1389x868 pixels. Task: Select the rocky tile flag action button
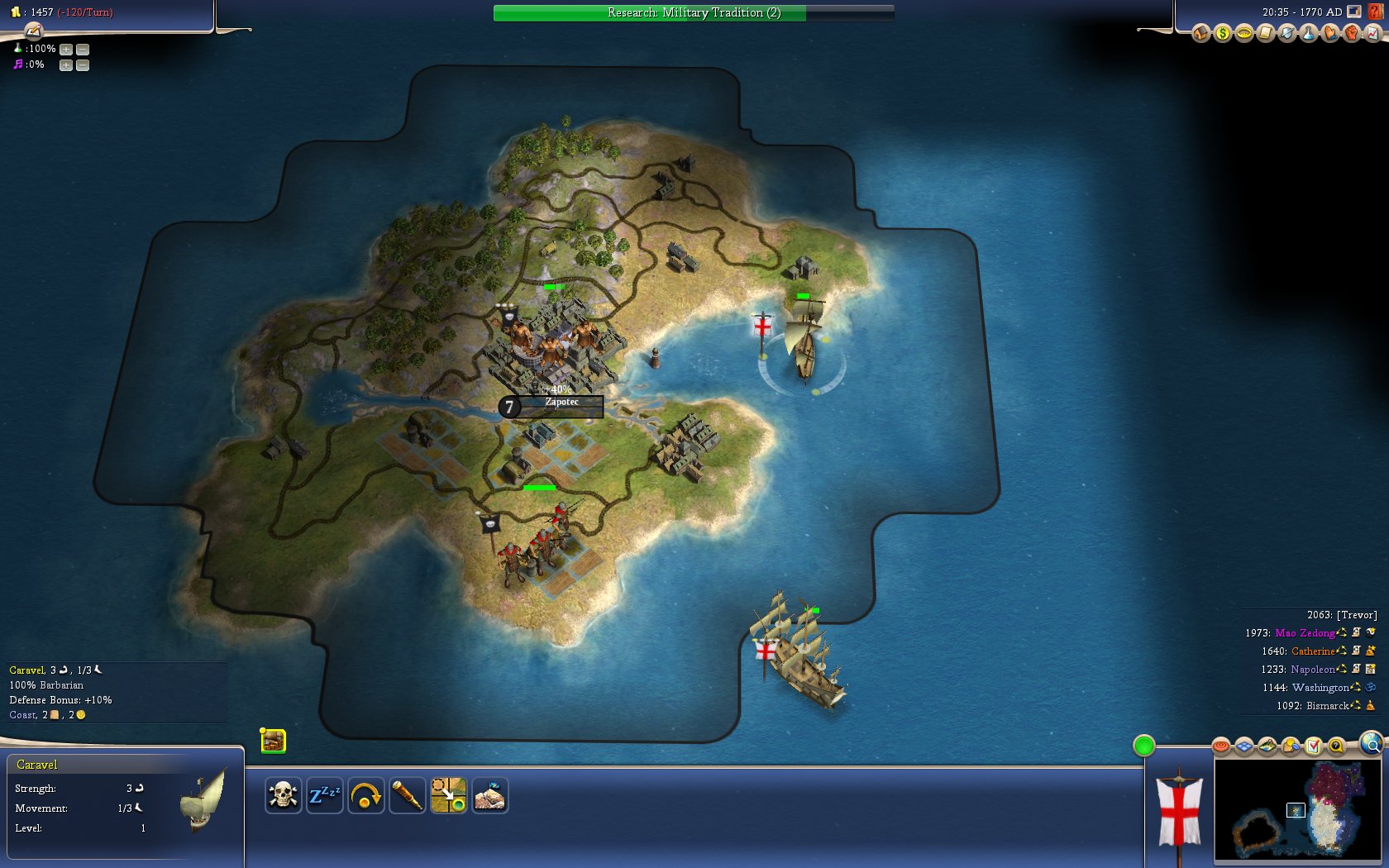(489, 796)
